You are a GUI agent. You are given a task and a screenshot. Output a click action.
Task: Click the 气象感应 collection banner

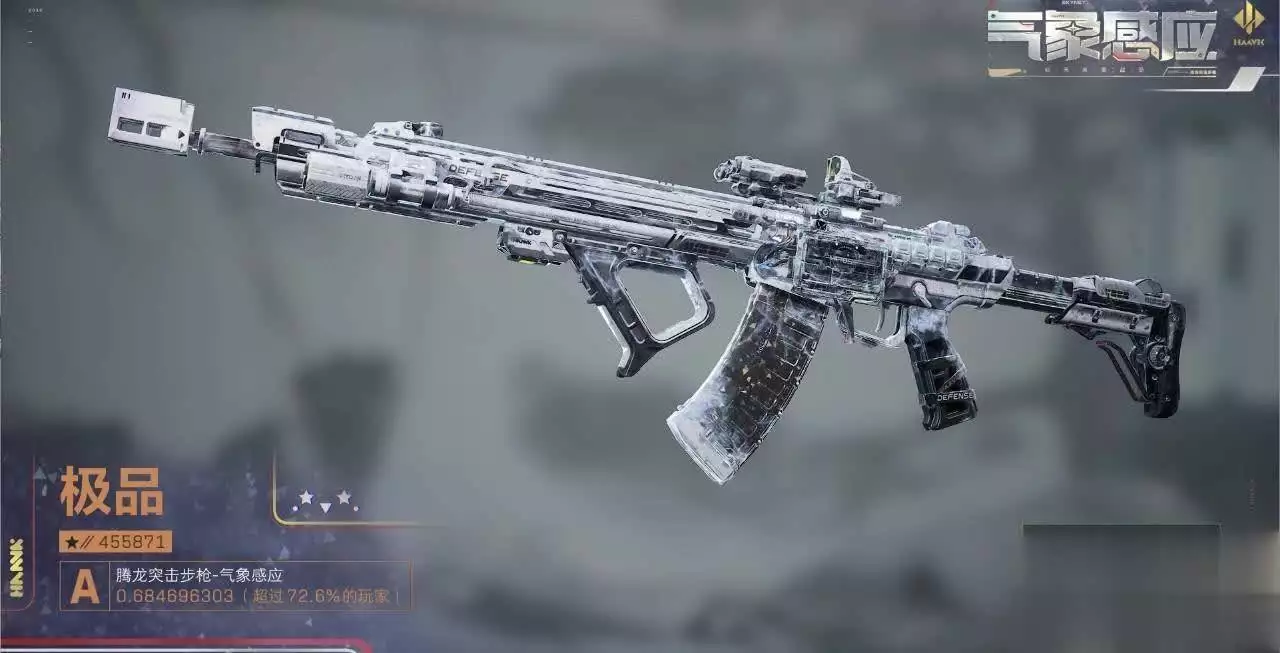coord(1103,38)
